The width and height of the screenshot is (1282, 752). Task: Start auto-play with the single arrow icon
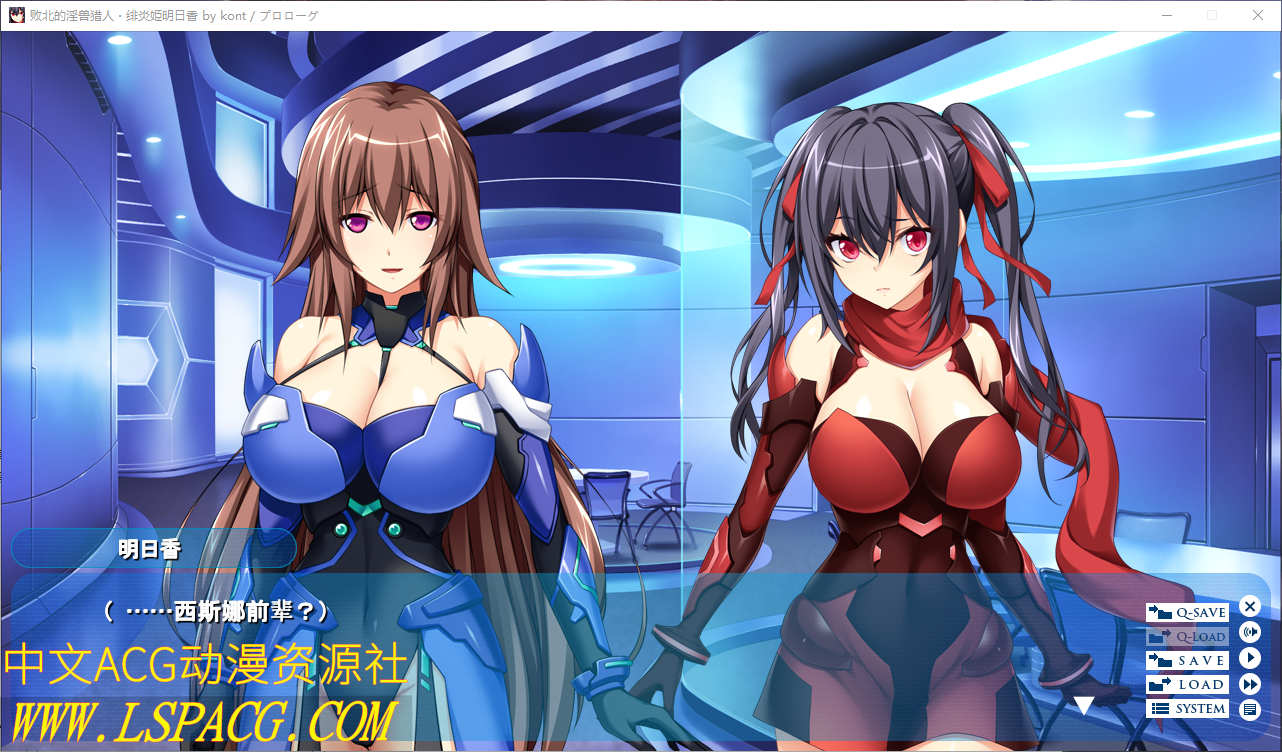tap(1249, 658)
